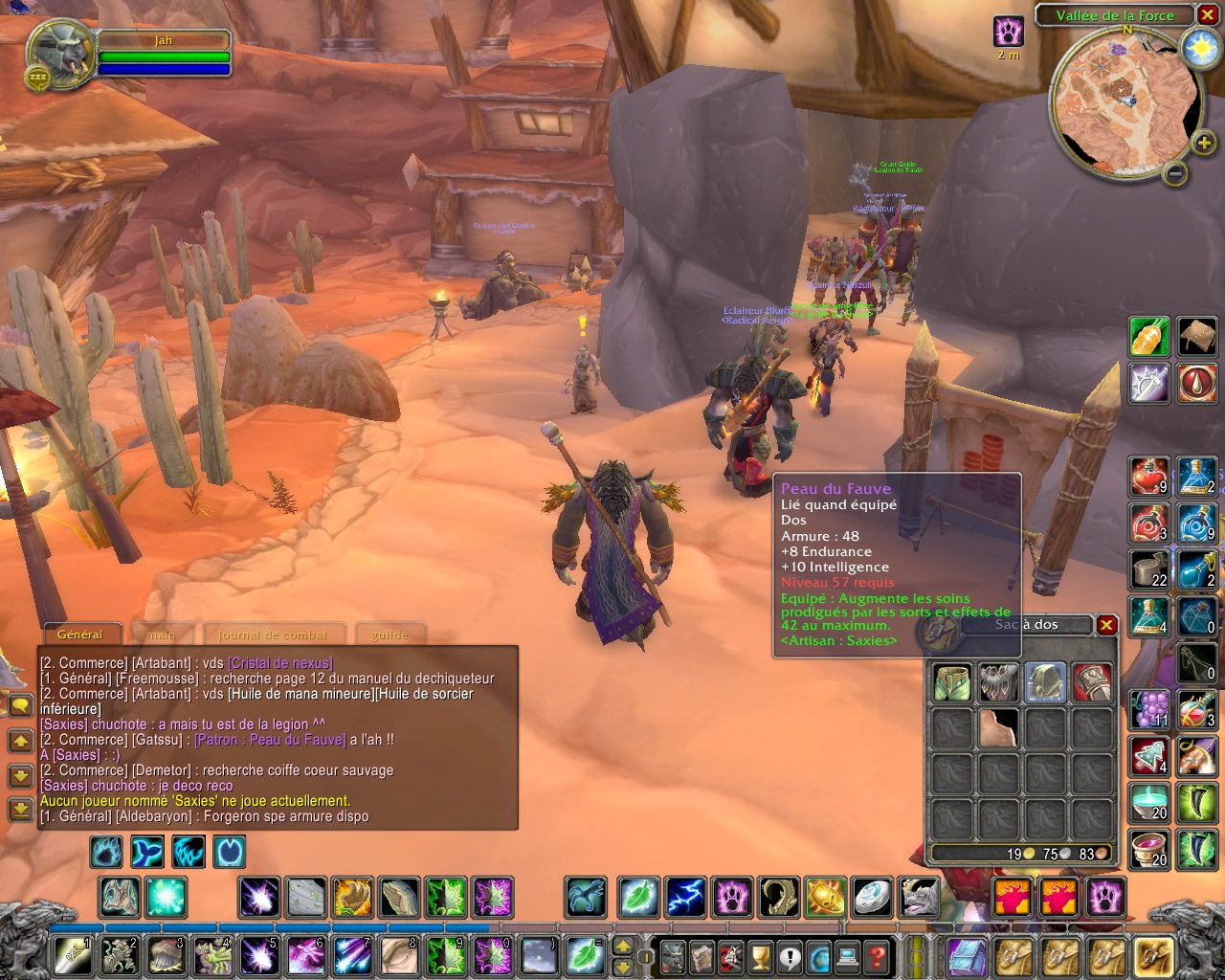Activate the carrot mount item
1225x980 pixels.
pos(1149,336)
